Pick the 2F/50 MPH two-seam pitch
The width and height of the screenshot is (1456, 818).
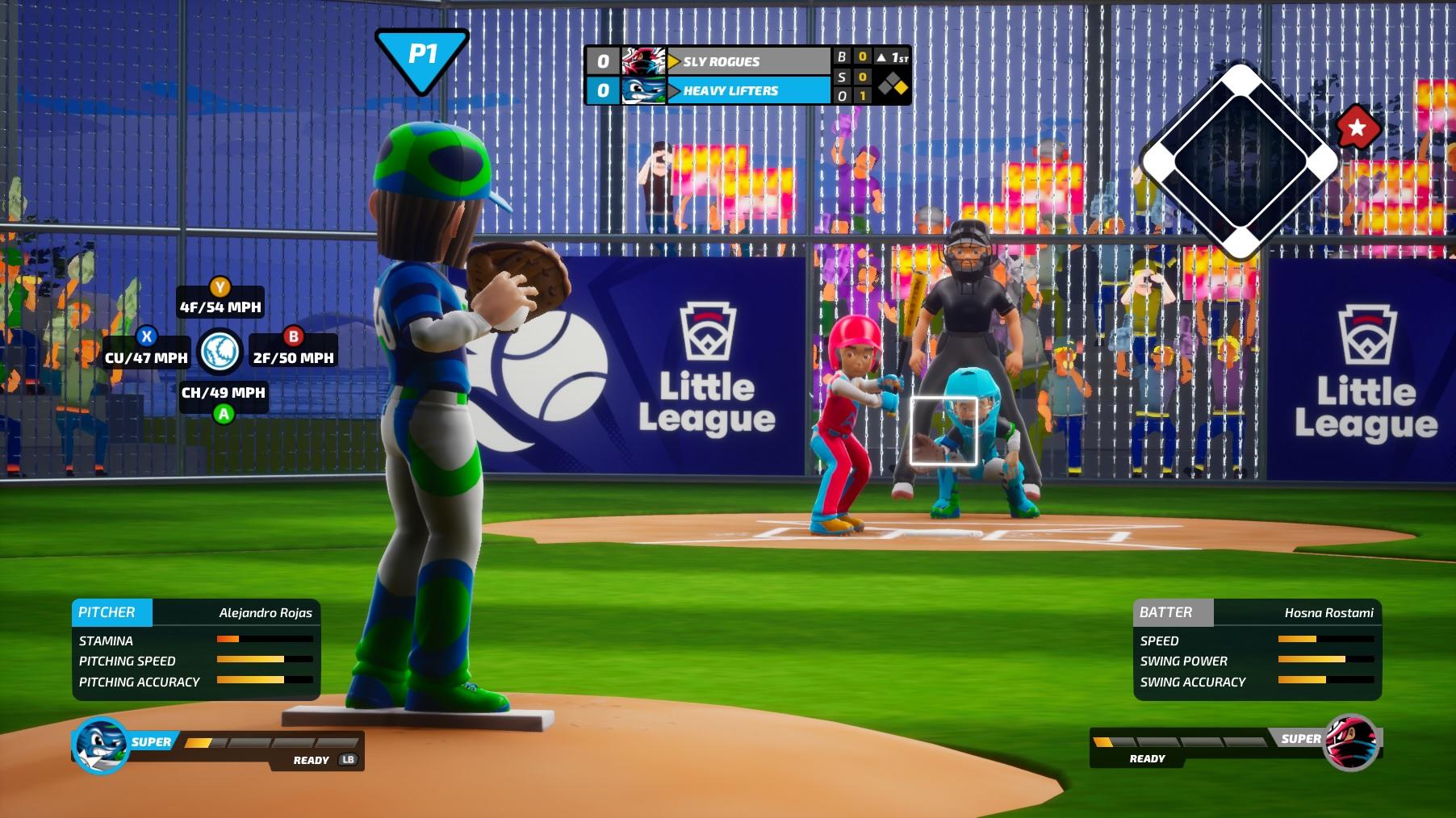[x=293, y=356]
